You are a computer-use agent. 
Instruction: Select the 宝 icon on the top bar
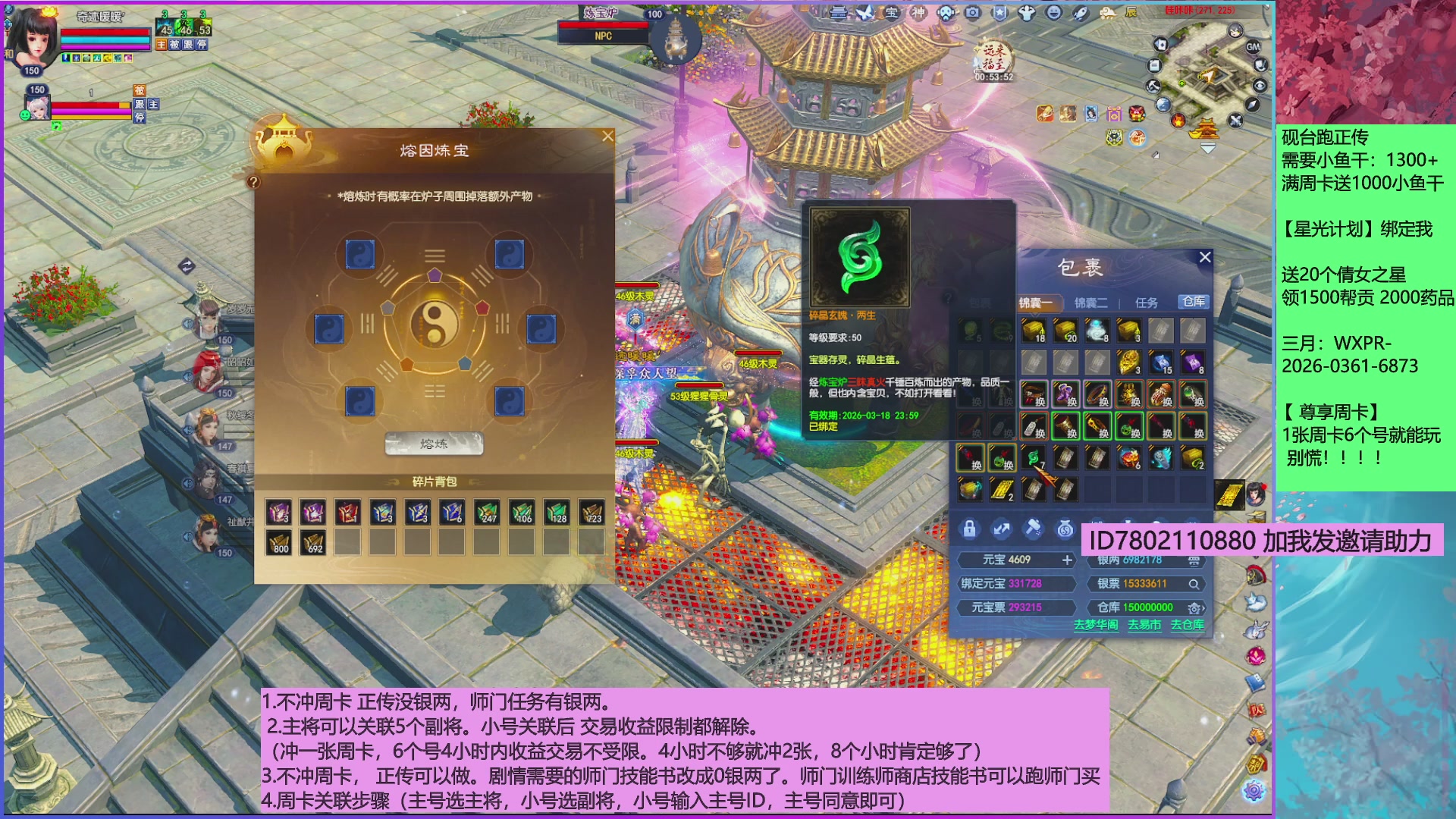(x=891, y=13)
